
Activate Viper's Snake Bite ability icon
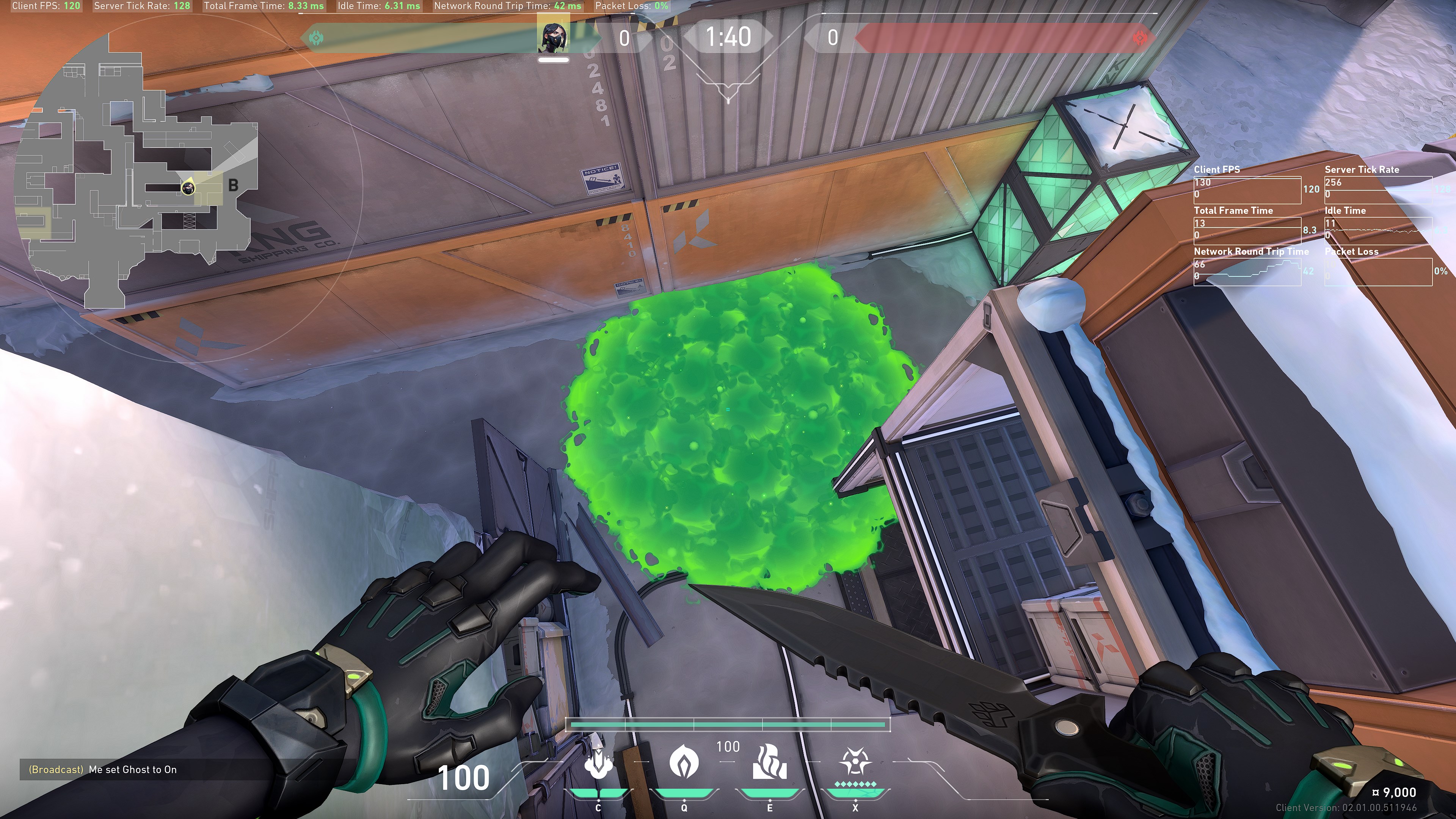(x=598, y=763)
